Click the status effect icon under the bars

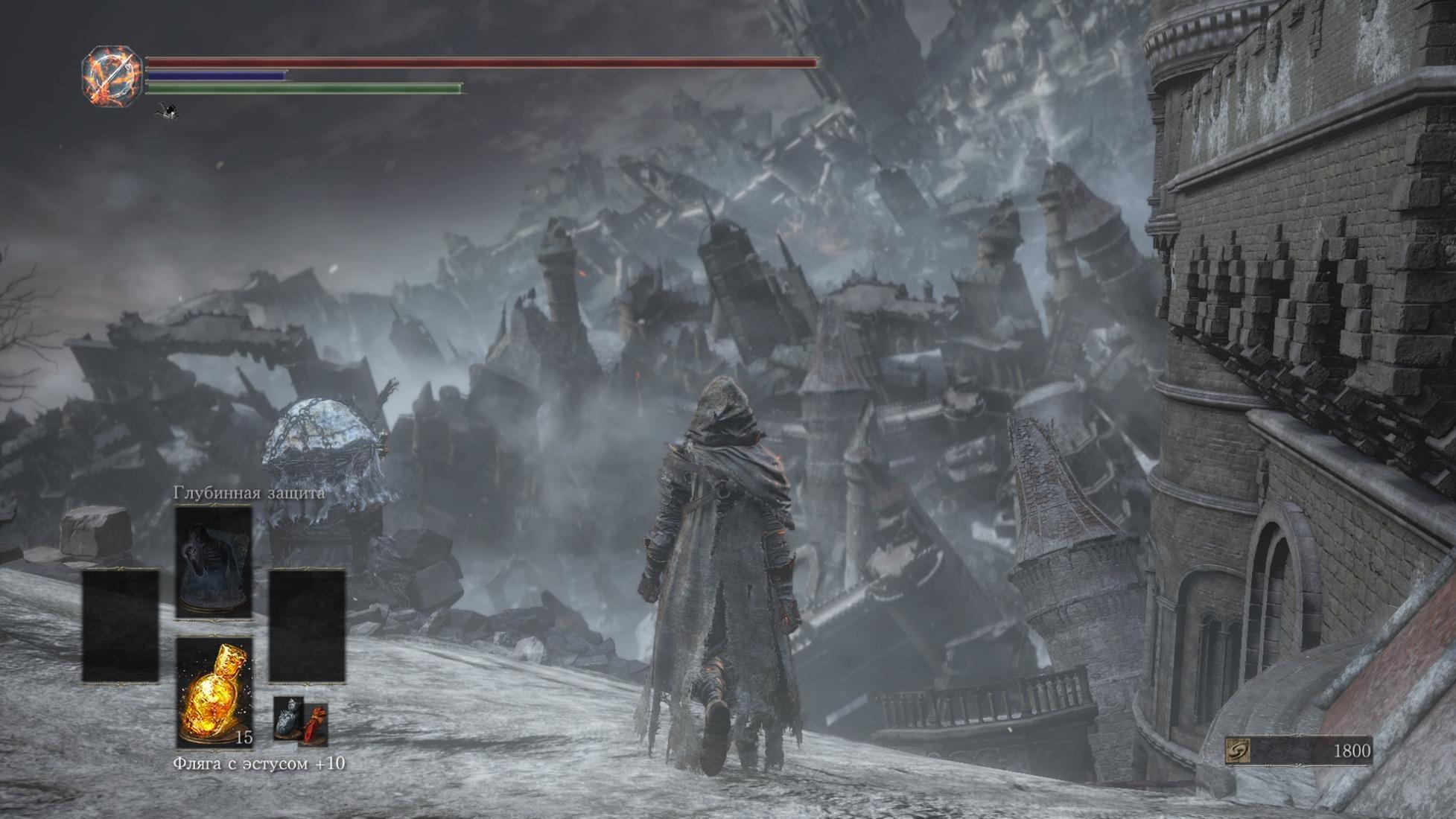168,112
